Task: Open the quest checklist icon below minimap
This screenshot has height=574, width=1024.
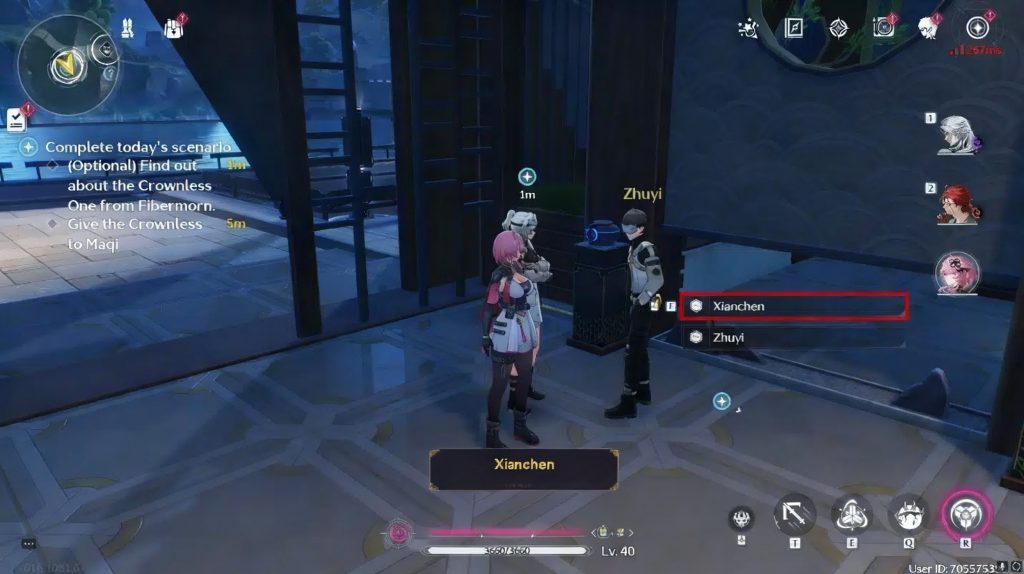Action: [17, 119]
